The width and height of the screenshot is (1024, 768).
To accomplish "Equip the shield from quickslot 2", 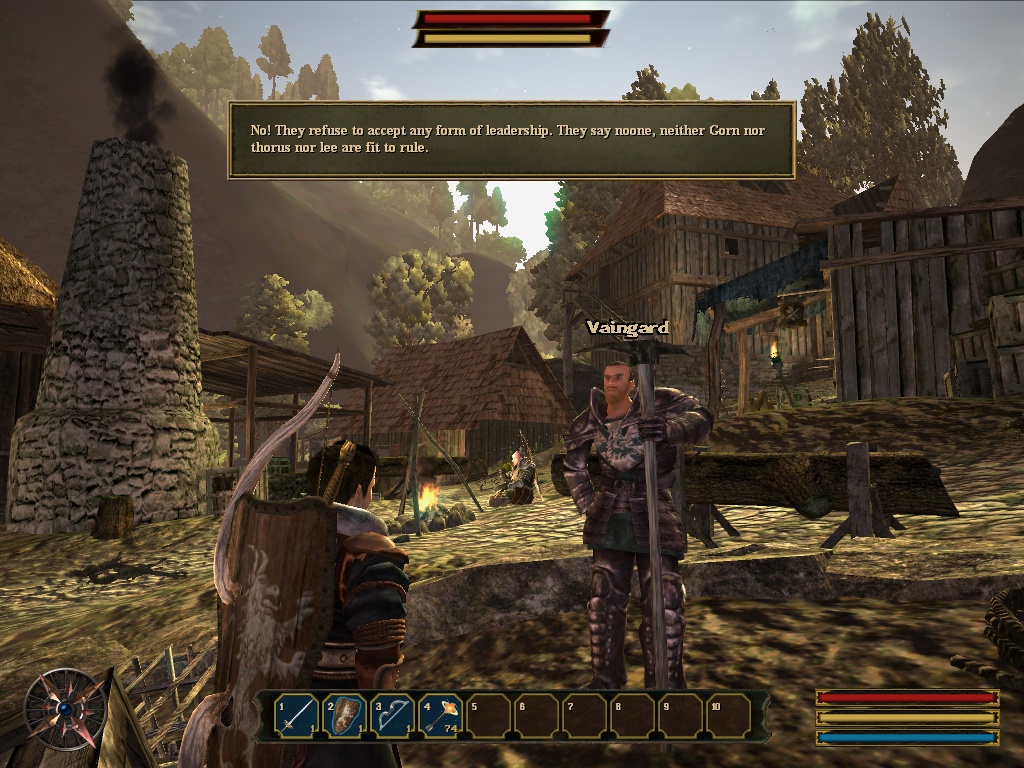I will [345, 716].
